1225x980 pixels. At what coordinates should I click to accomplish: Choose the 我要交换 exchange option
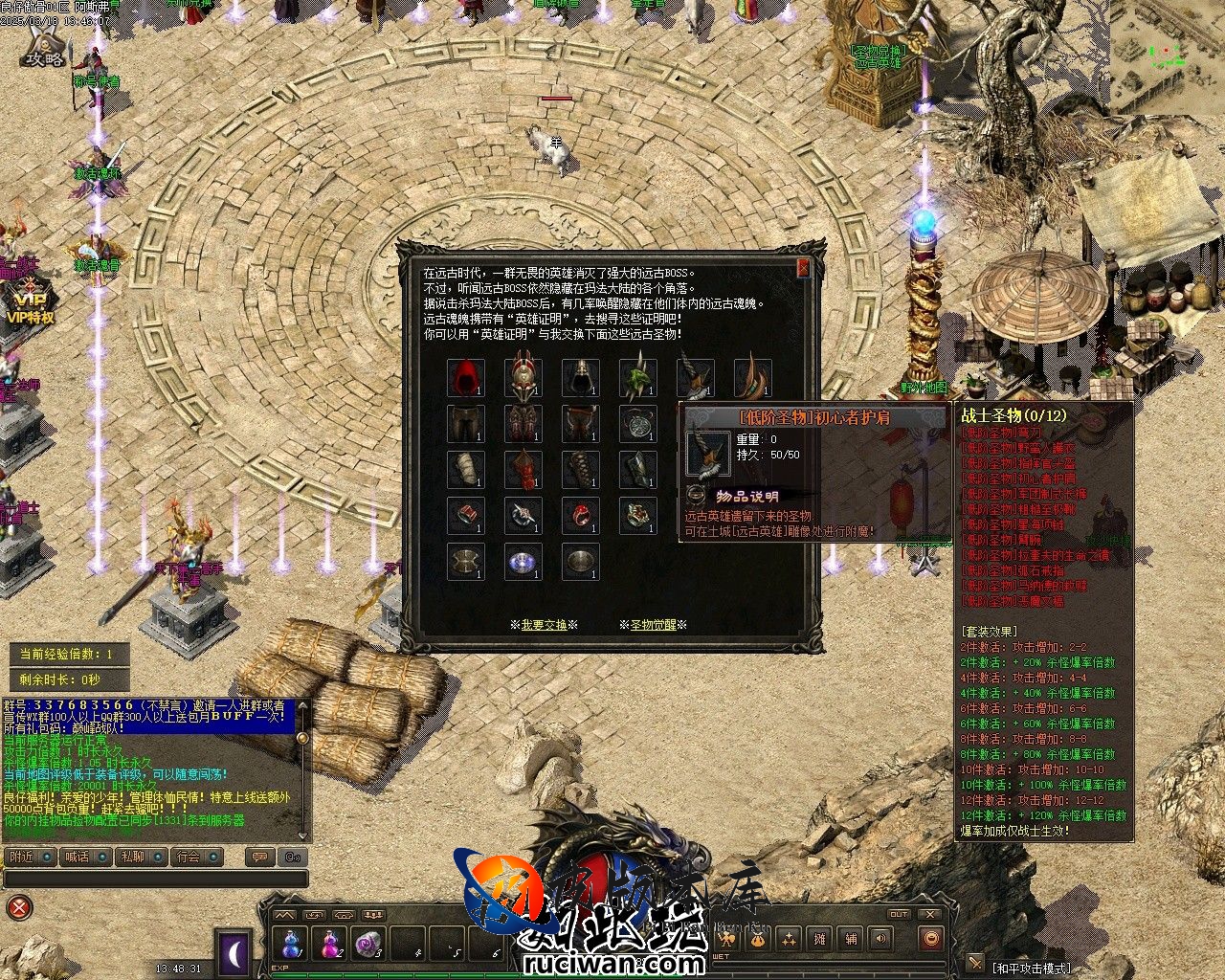pyautogui.click(x=544, y=625)
